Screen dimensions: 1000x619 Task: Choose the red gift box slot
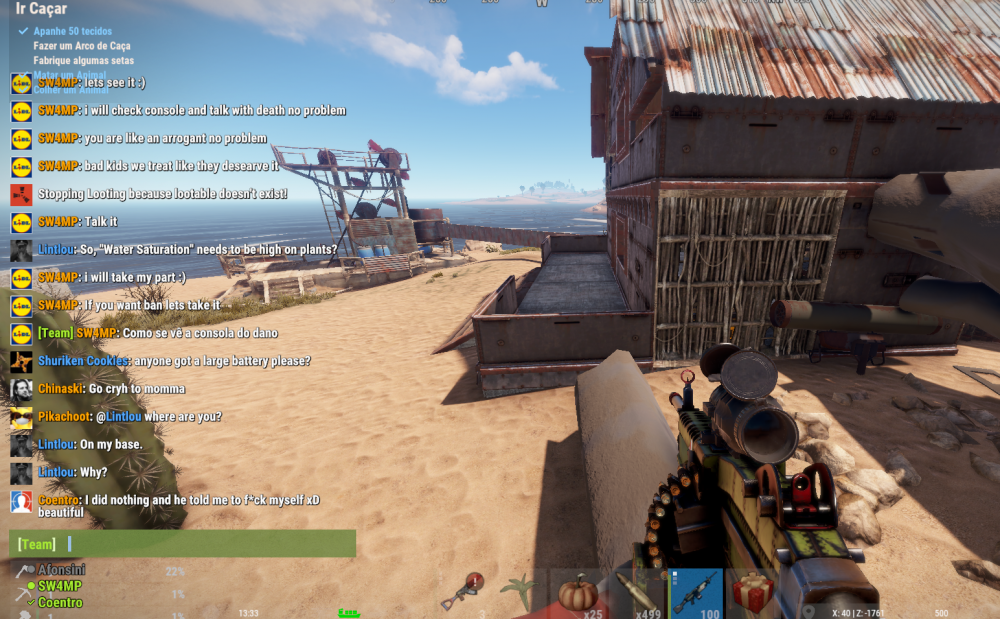(x=752, y=593)
